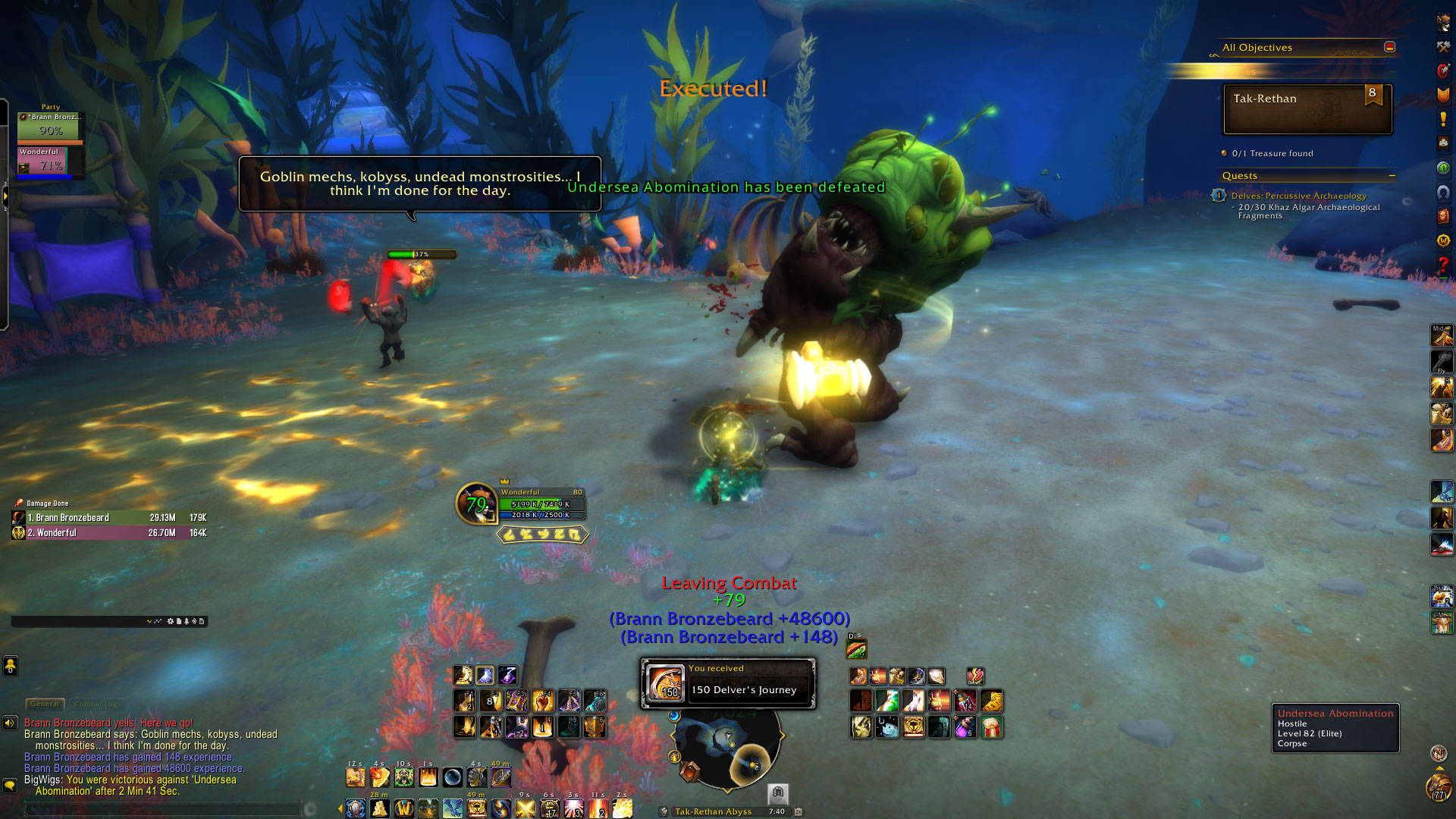Use the blue fish item slot
The width and height of the screenshot is (1456, 819).
point(886,727)
